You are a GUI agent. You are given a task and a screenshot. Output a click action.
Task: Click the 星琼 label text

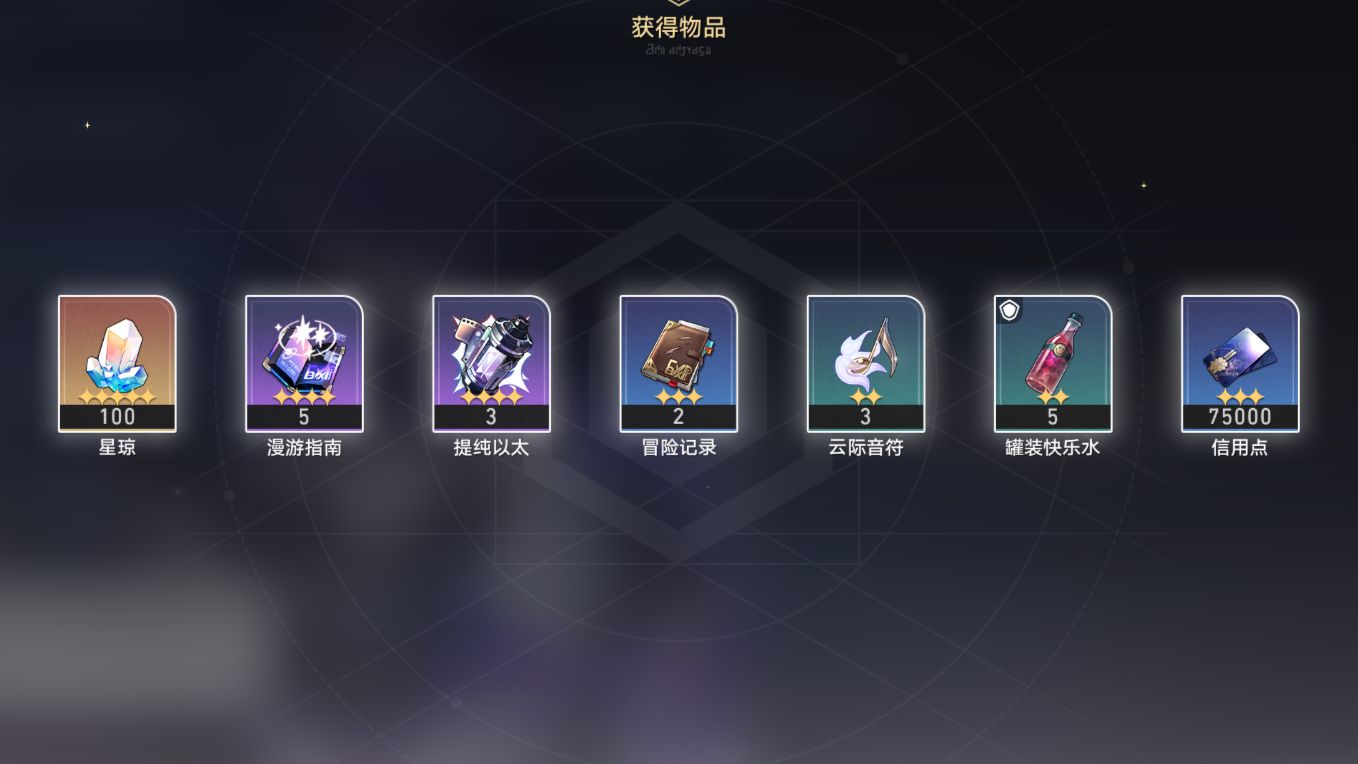[x=117, y=447]
